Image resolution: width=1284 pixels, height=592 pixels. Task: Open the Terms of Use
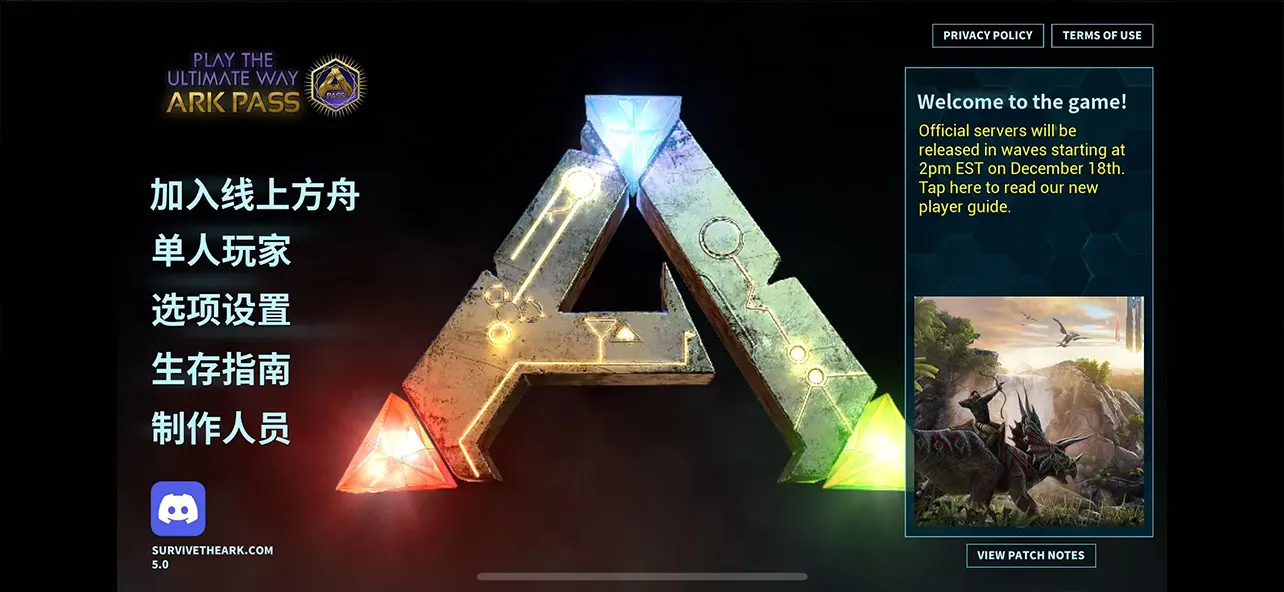pos(1102,36)
